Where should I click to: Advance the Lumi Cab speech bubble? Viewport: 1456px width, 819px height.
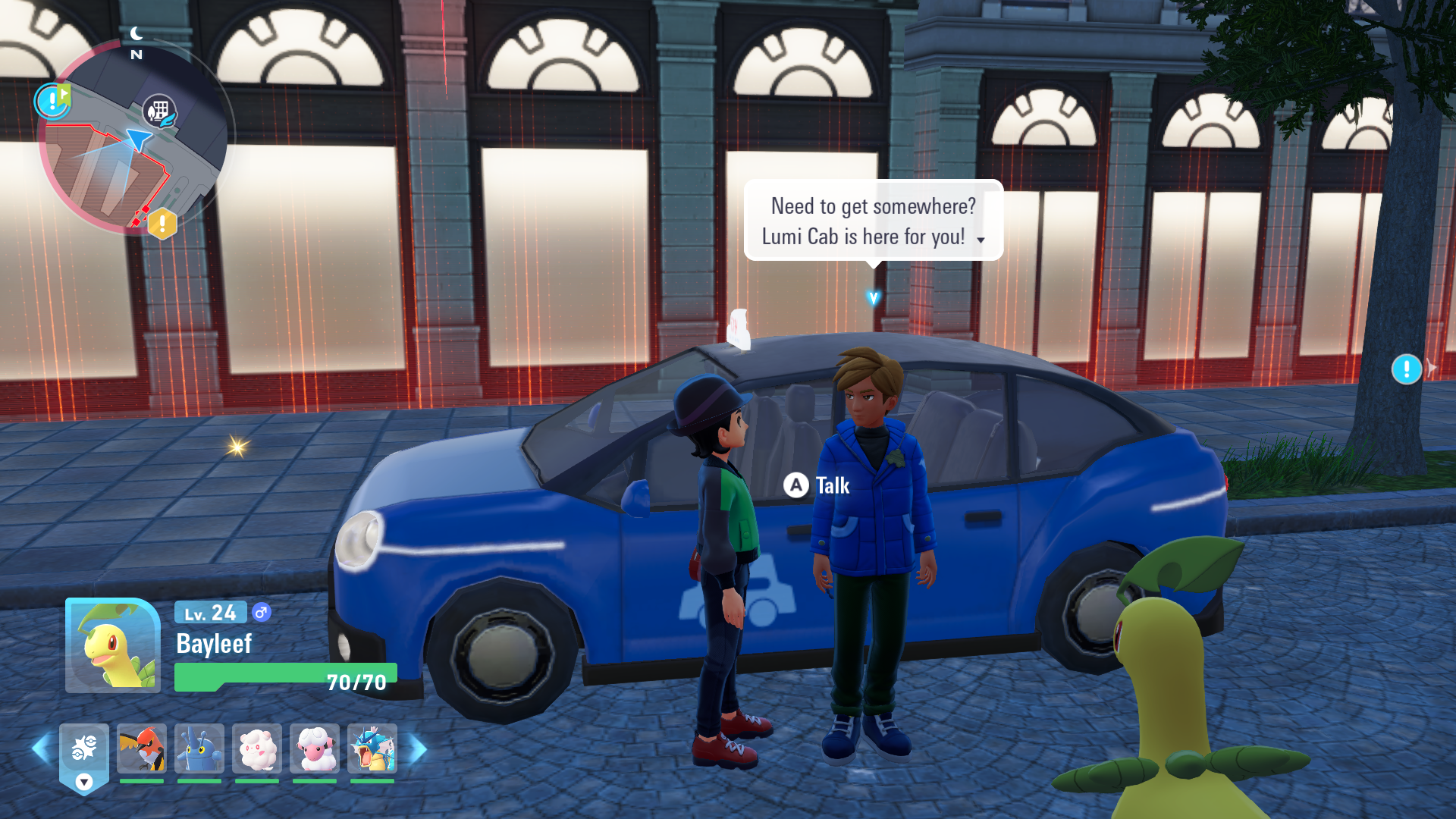(x=981, y=240)
